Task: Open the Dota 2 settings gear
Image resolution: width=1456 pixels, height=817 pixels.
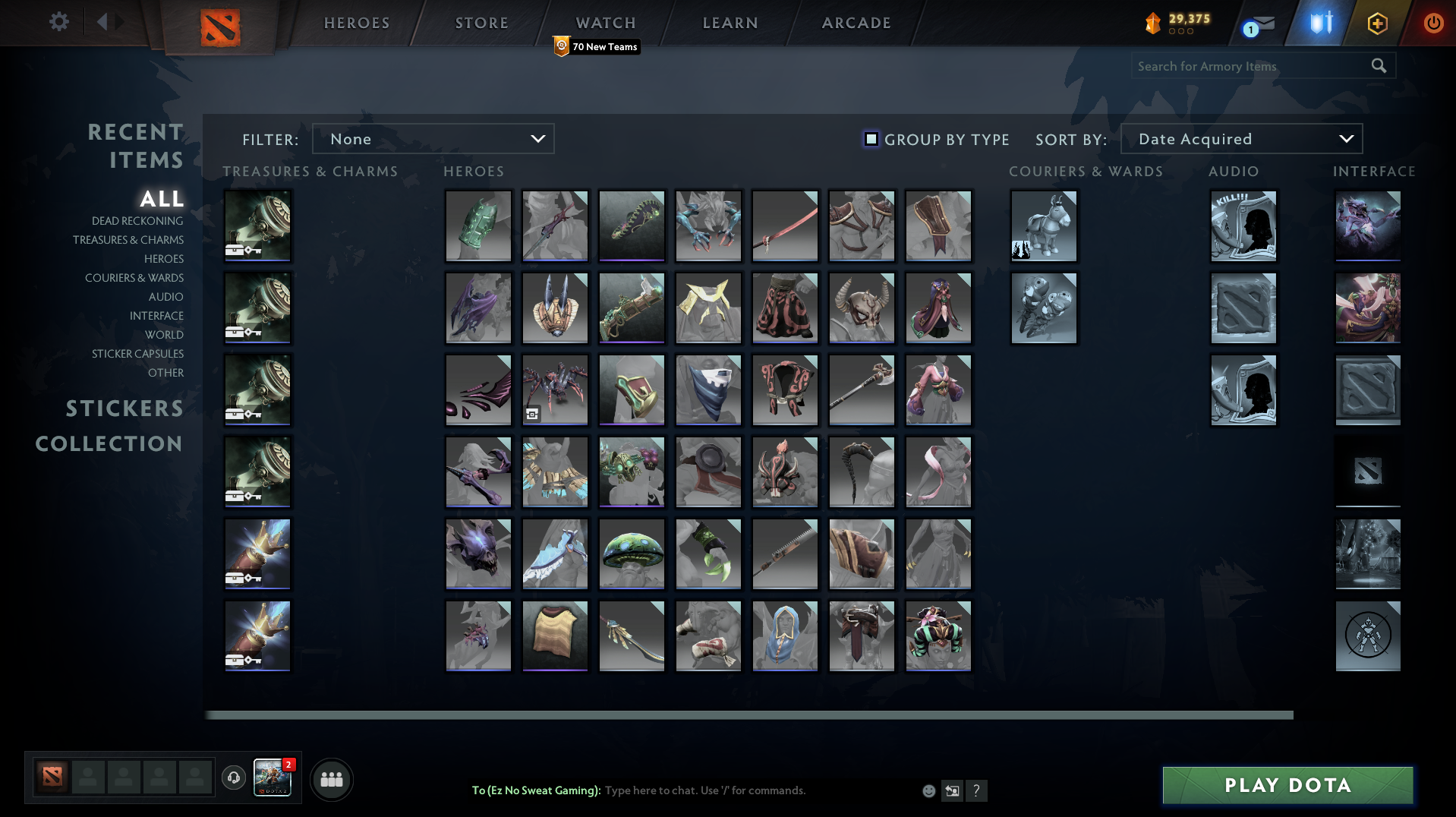Action: [59, 22]
